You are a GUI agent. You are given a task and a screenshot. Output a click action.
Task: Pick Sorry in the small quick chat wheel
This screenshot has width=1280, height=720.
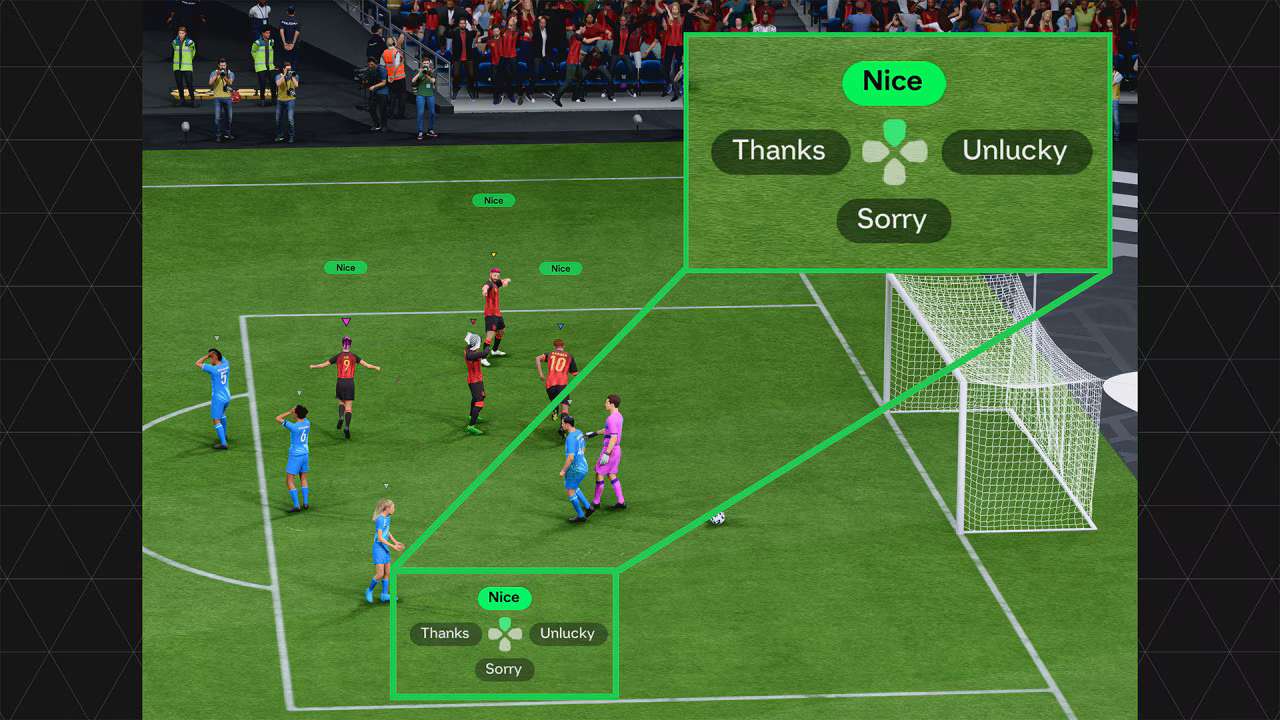tap(504, 669)
